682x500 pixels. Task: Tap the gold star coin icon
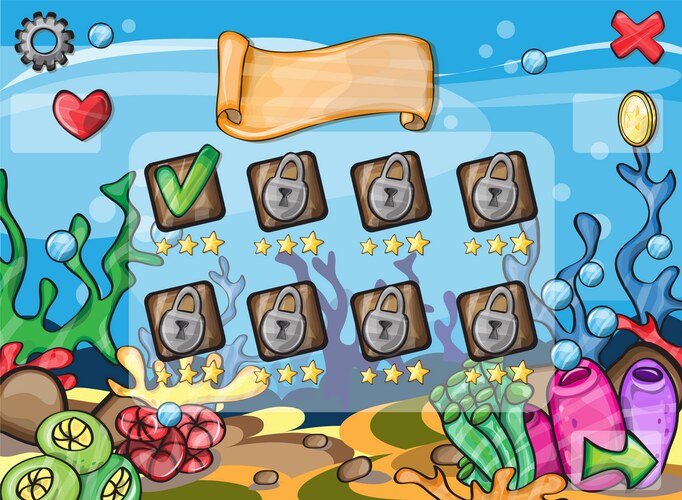[x=636, y=118]
